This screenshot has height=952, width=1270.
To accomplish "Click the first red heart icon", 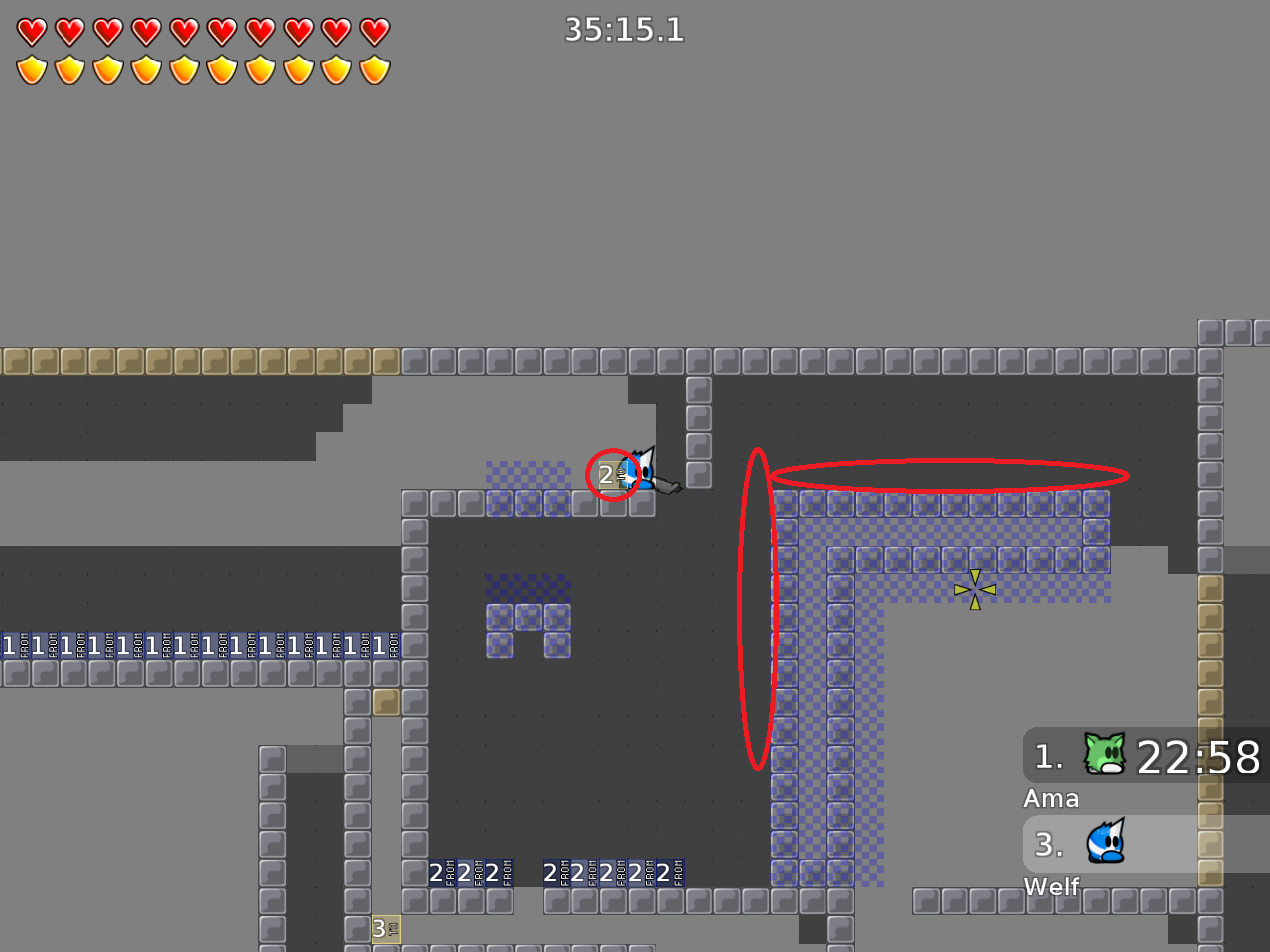I will tap(31, 31).
